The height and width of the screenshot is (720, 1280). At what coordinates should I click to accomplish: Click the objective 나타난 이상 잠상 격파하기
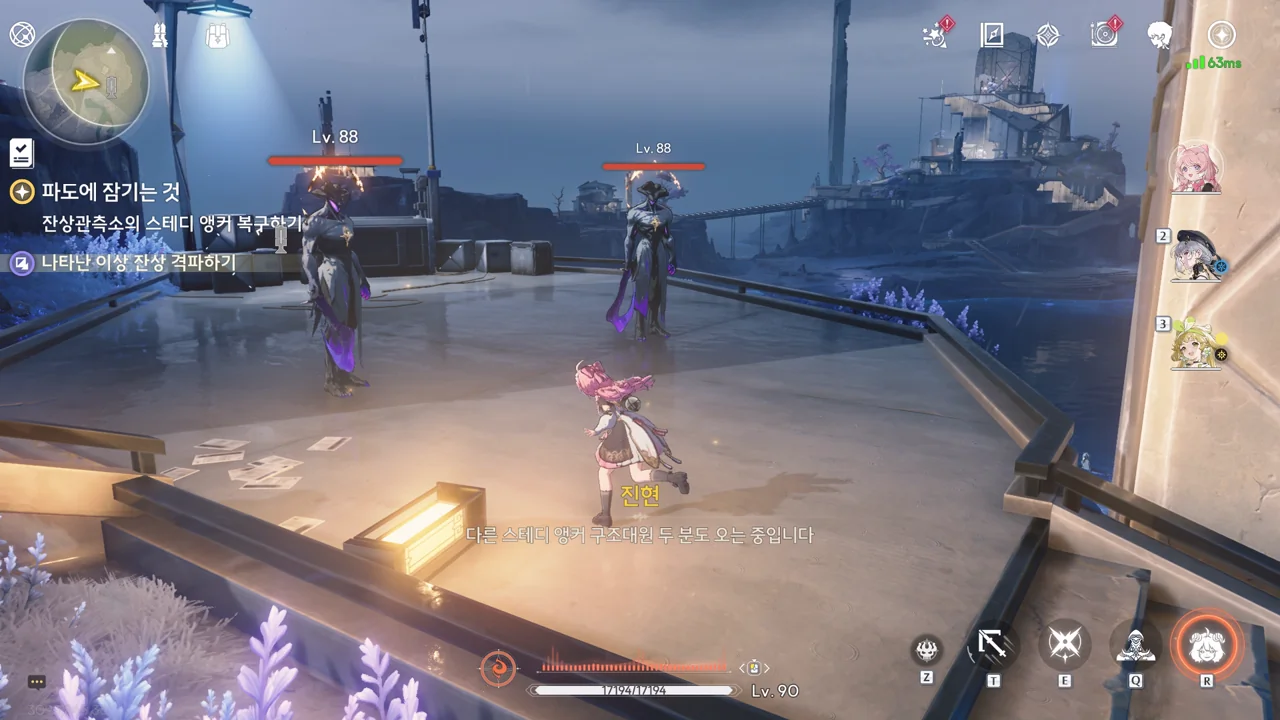click(138, 263)
